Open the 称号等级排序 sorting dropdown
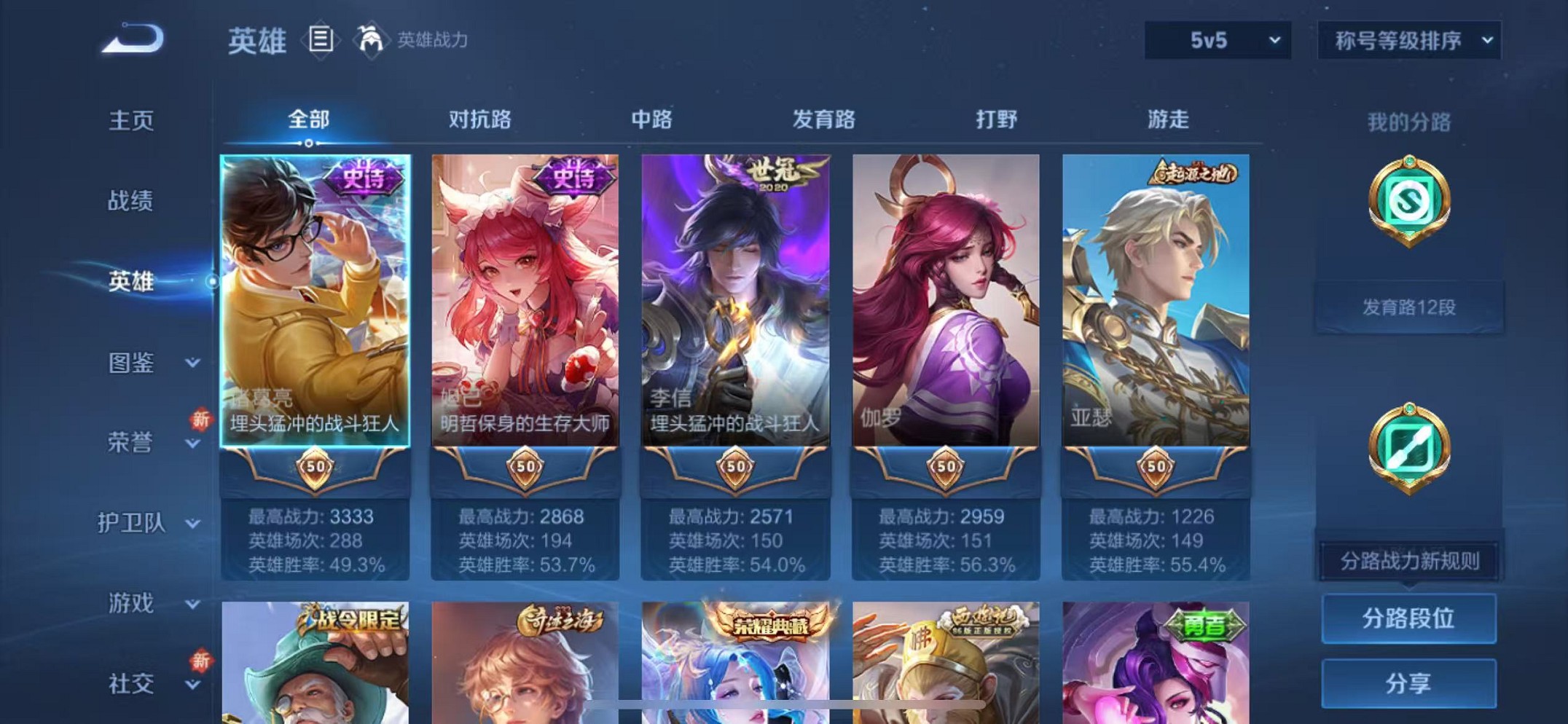 coord(1407,40)
